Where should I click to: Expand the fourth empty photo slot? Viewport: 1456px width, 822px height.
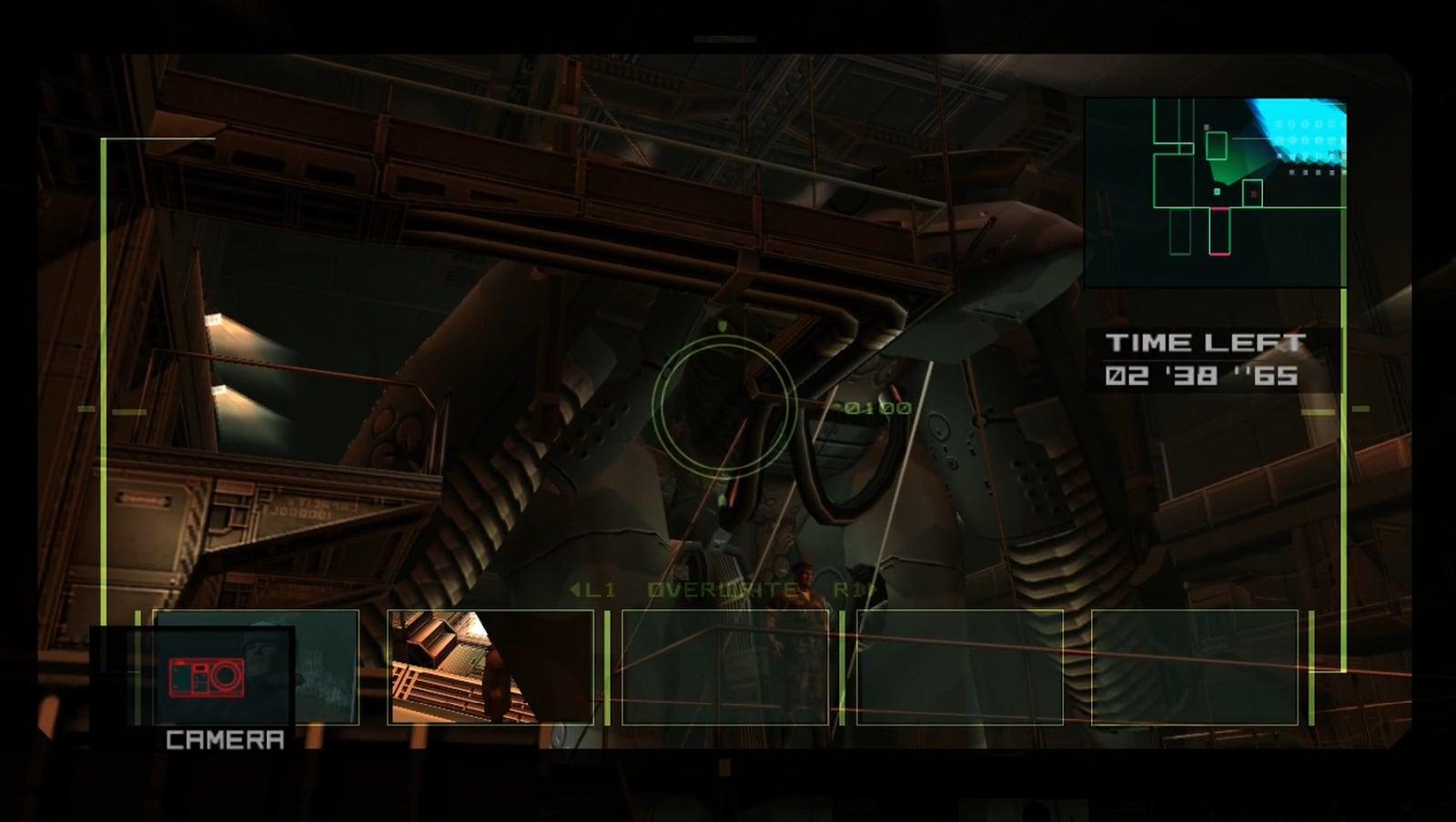[x=960, y=666]
